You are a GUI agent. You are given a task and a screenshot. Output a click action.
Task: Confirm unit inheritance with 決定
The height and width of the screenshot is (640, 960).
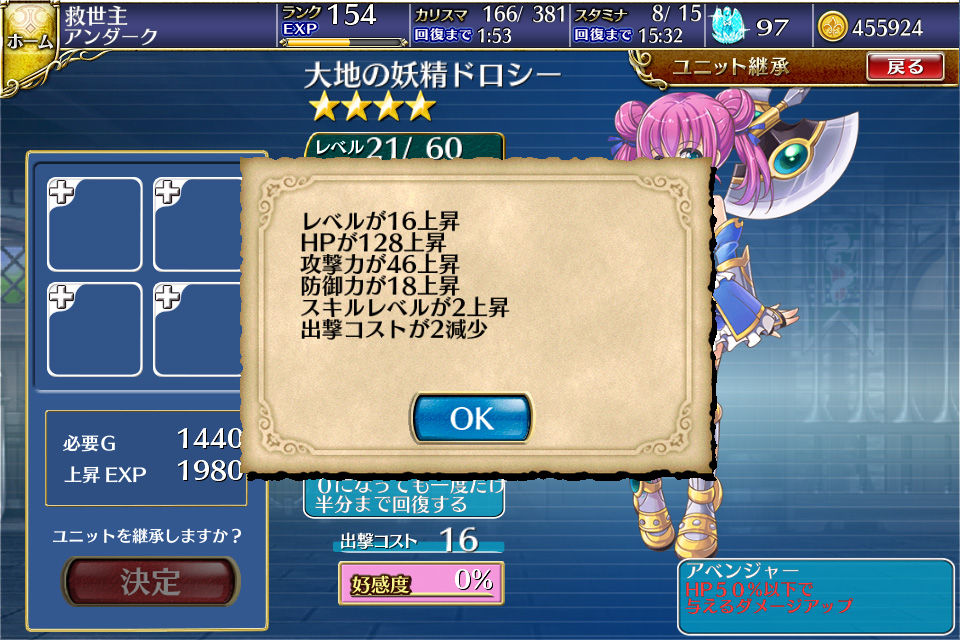point(151,582)
